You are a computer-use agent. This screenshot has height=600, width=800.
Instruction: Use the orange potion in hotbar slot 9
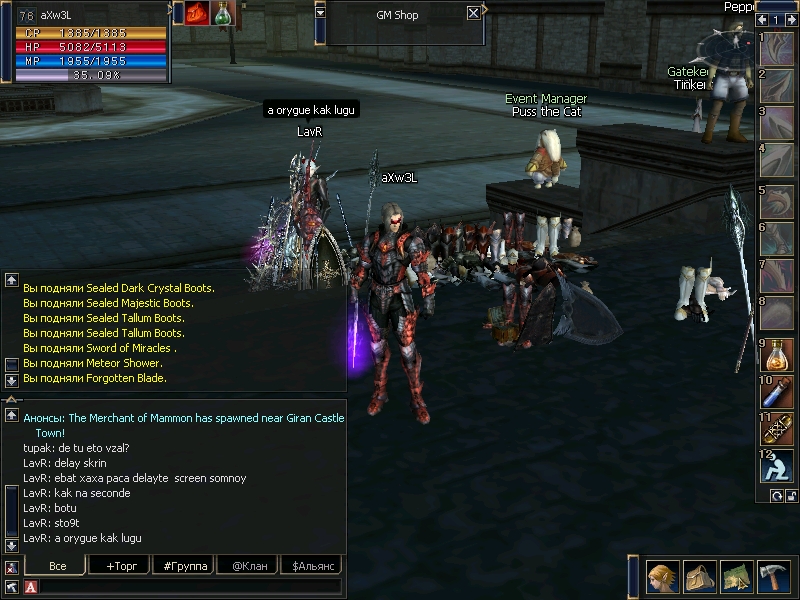pyautogui.click(x=777, y=355)
